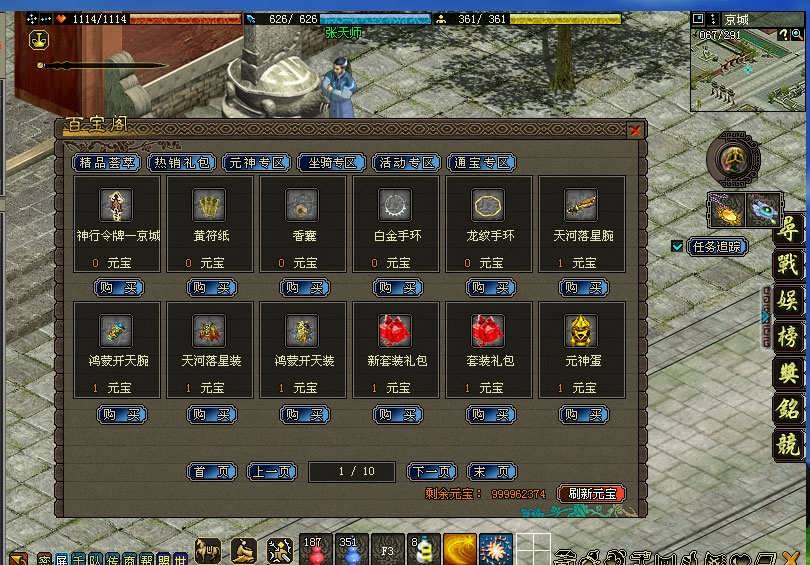Toggle the 任务追踪 quest tracking checkbox
This screenshot has height=565, width=810.
(x=678, y=246)
